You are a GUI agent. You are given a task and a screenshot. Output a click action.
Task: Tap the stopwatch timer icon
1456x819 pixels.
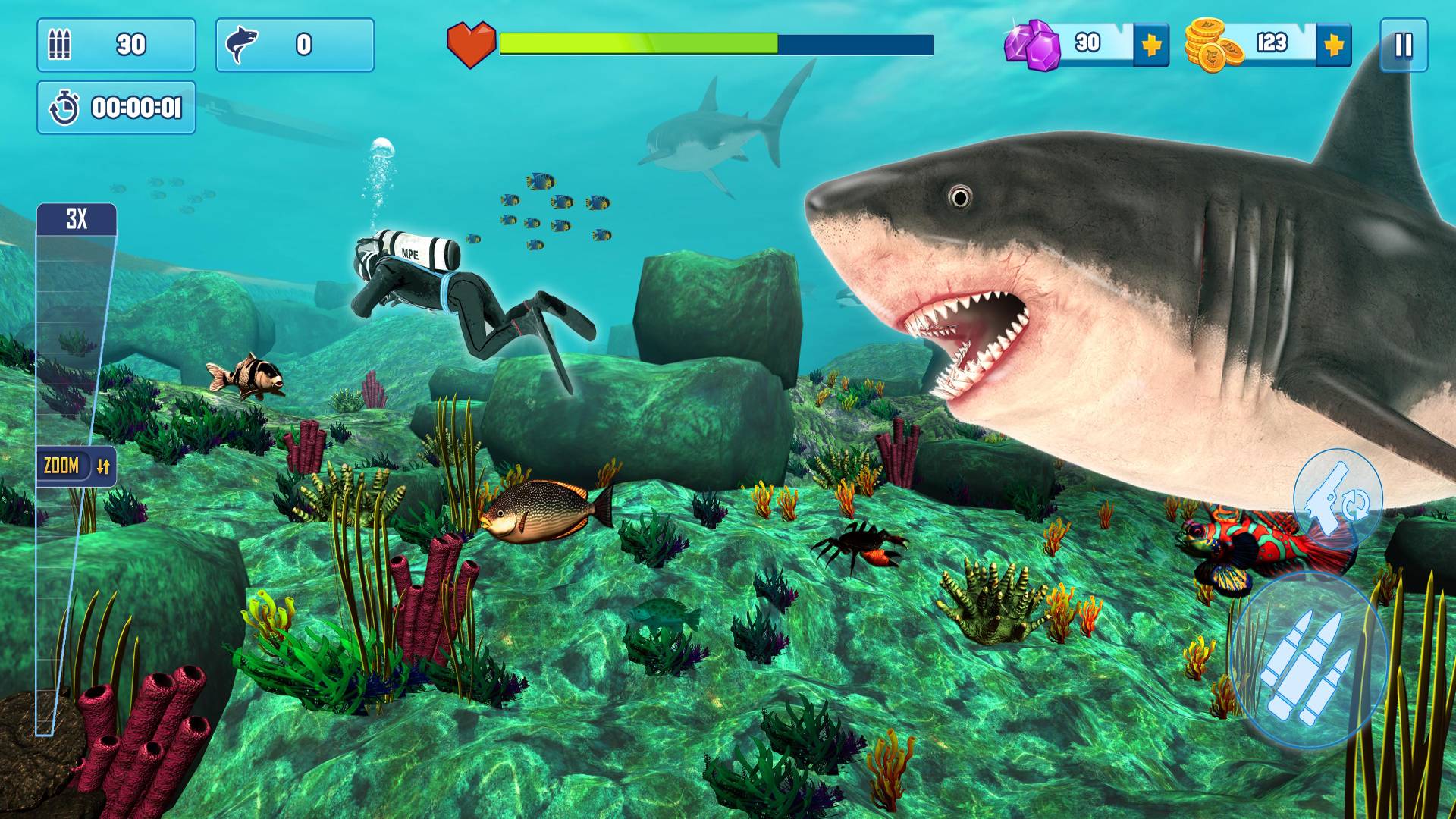65,108
